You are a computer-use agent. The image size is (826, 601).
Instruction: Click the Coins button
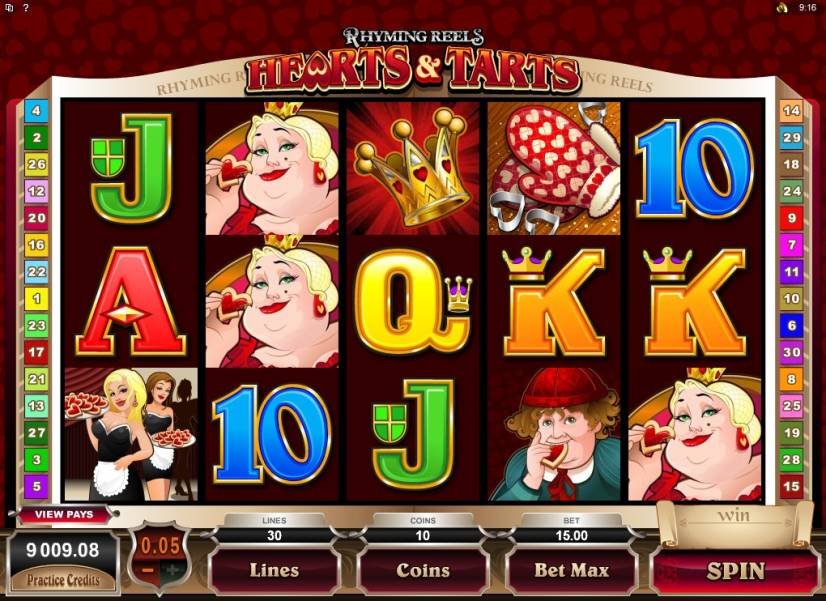point(423,571)
